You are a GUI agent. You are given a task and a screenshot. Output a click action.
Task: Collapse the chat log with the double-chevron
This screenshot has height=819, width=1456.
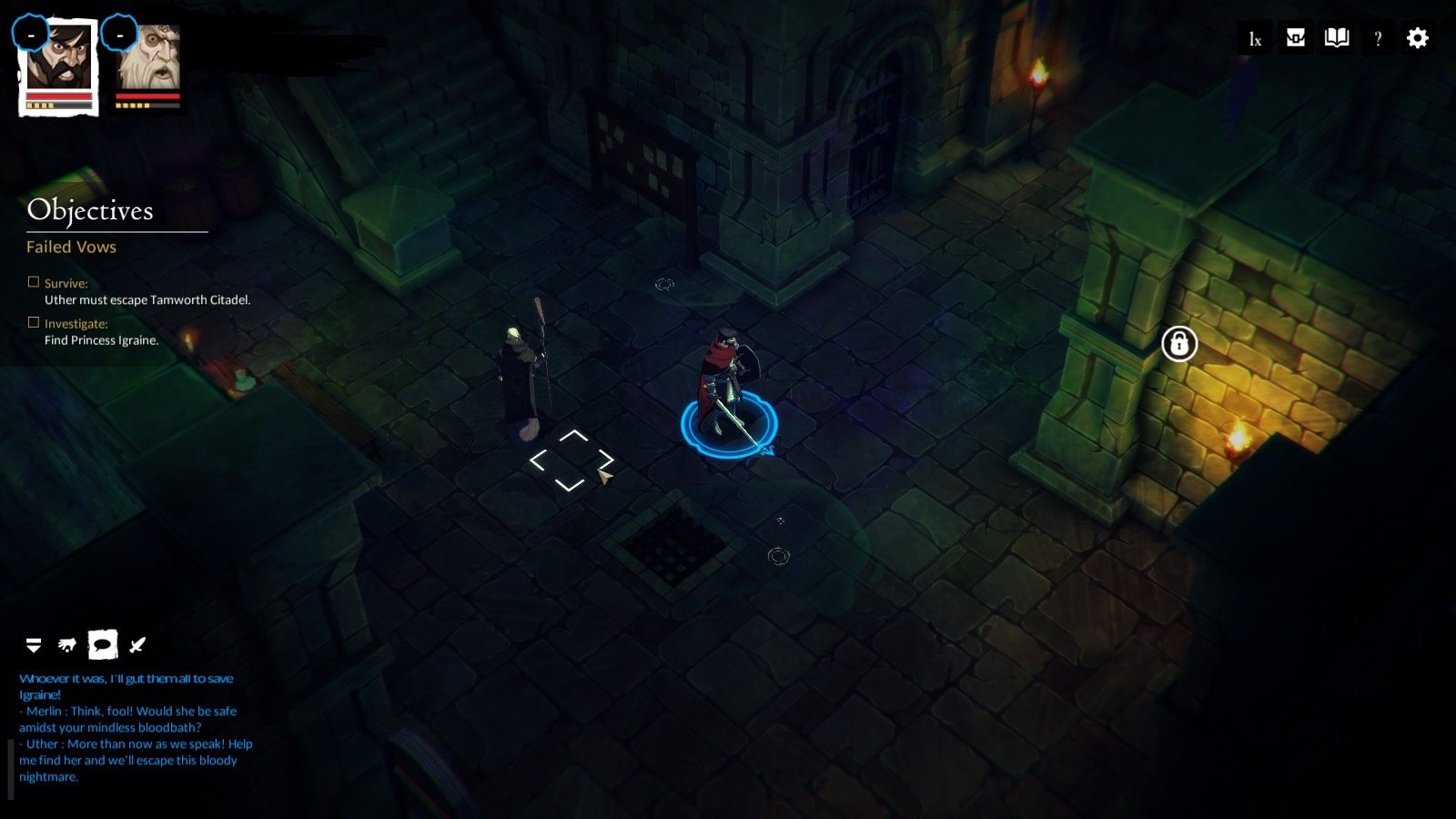[x=34, y=645]
